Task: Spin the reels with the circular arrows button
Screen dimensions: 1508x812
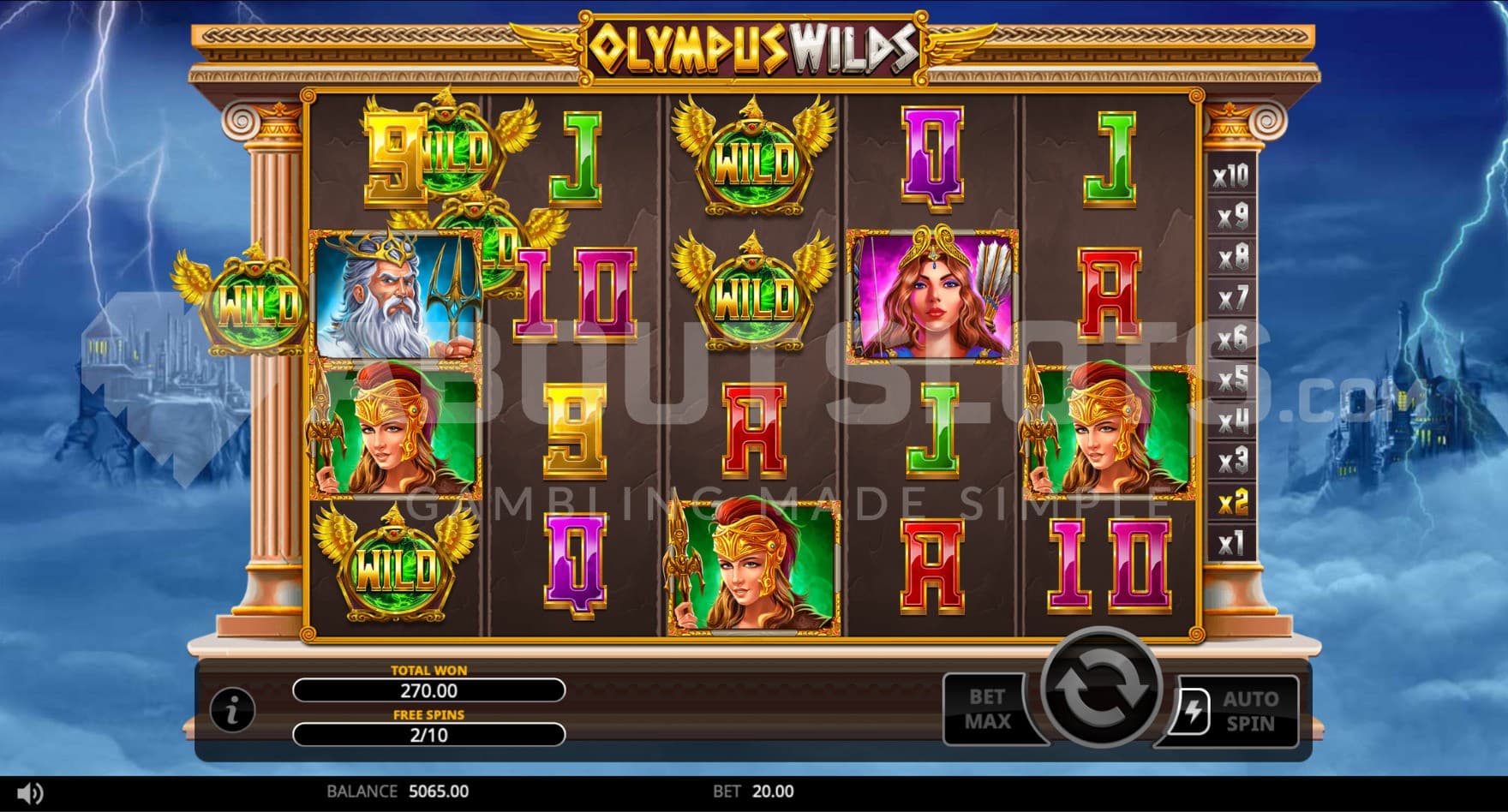Action: point(1100,690)
